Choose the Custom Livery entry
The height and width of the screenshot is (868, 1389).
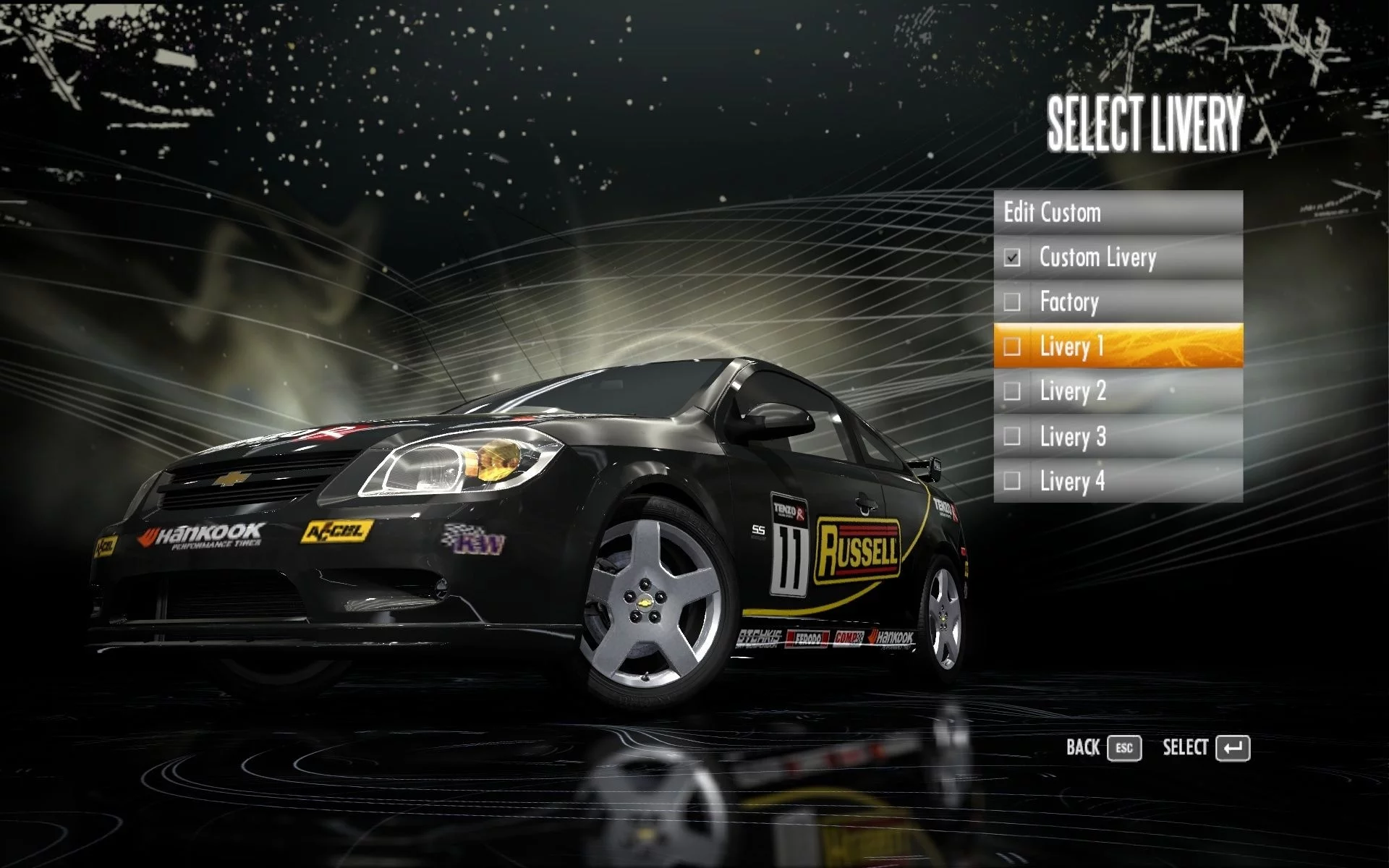click(1118, 258)
